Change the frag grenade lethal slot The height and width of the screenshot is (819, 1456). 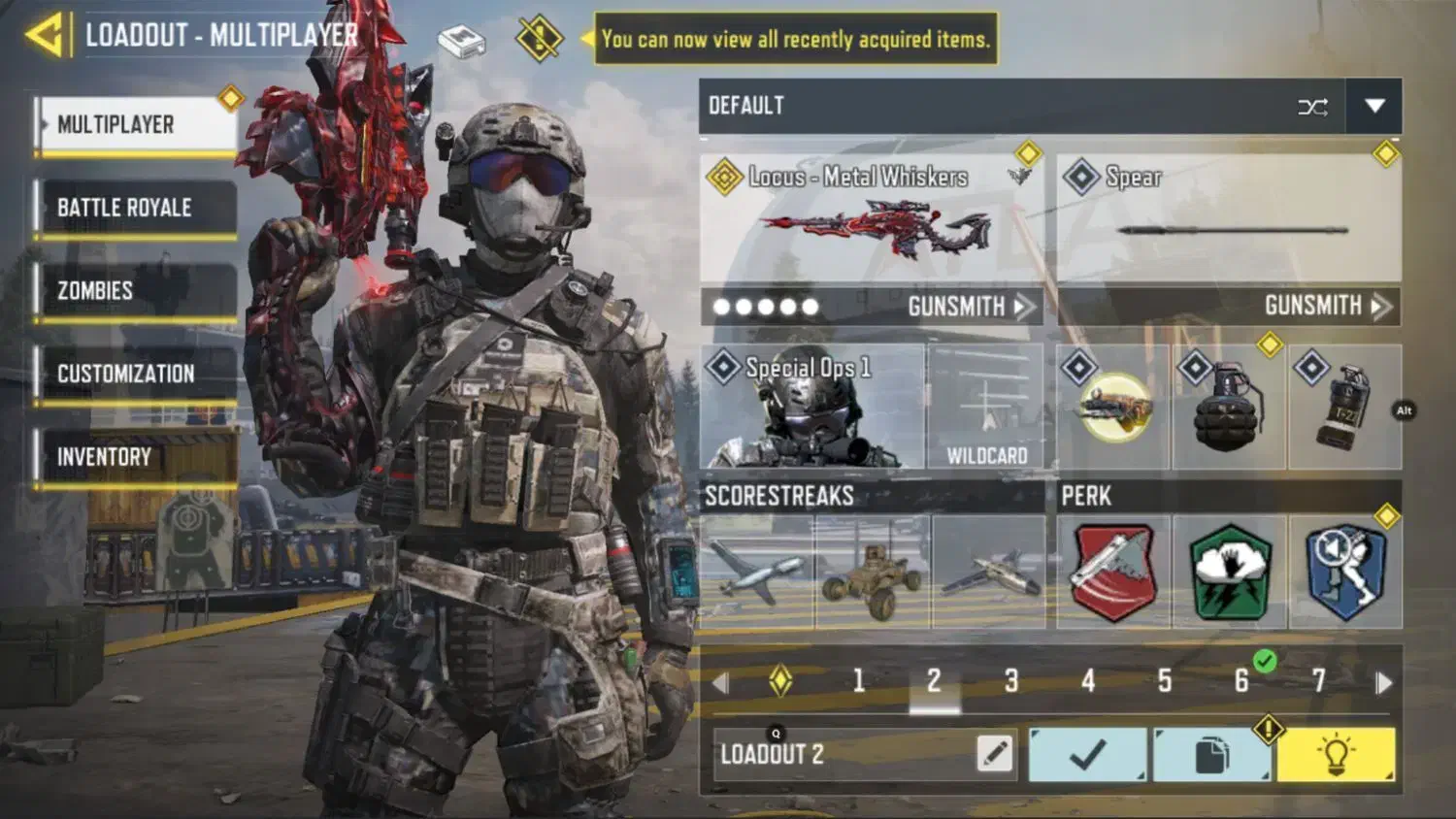point(1229,408)
